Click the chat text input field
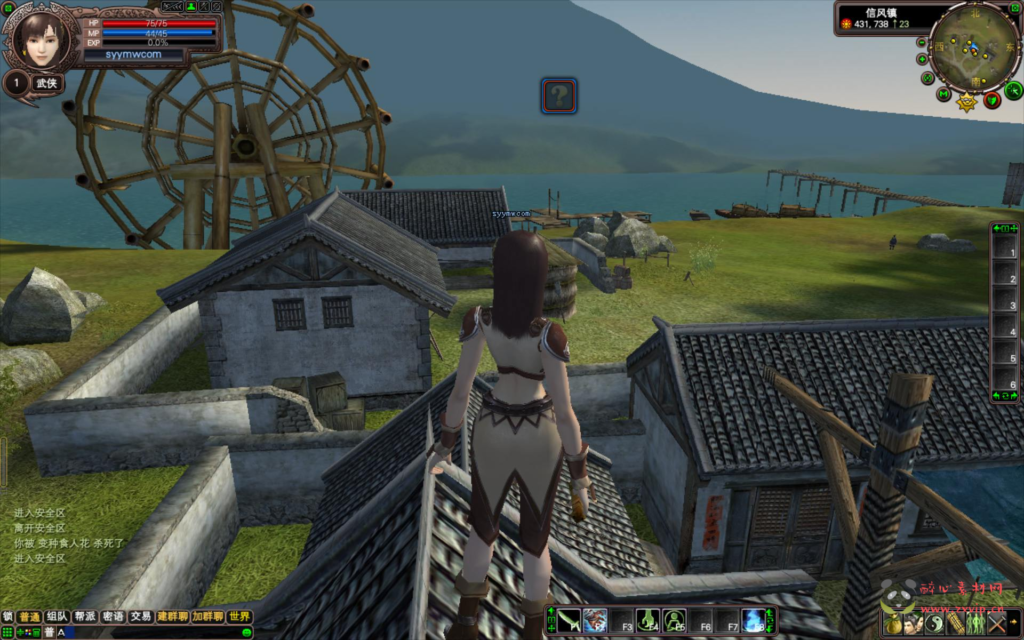1024x640 pixels. [150, 633]
